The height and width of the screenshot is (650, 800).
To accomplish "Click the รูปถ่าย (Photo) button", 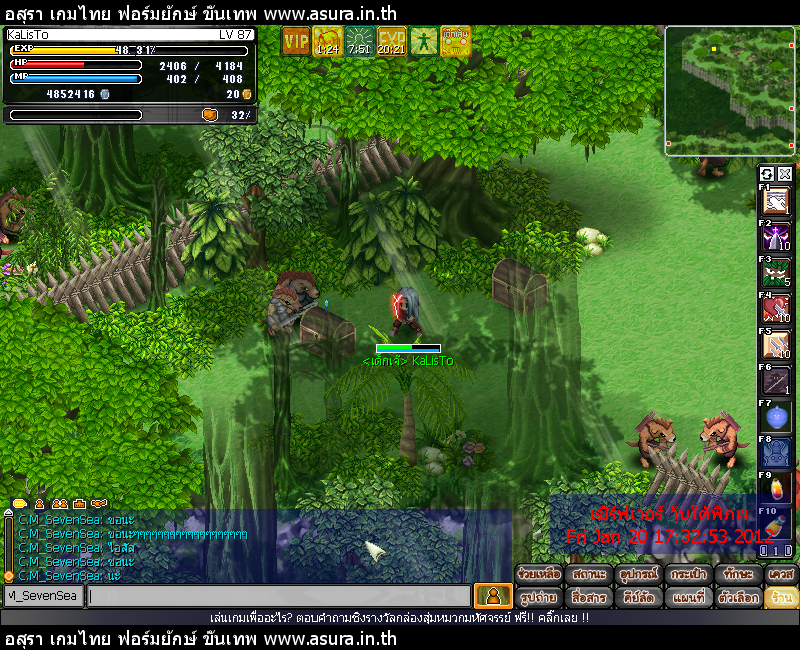I will click(x=539, y=597).
